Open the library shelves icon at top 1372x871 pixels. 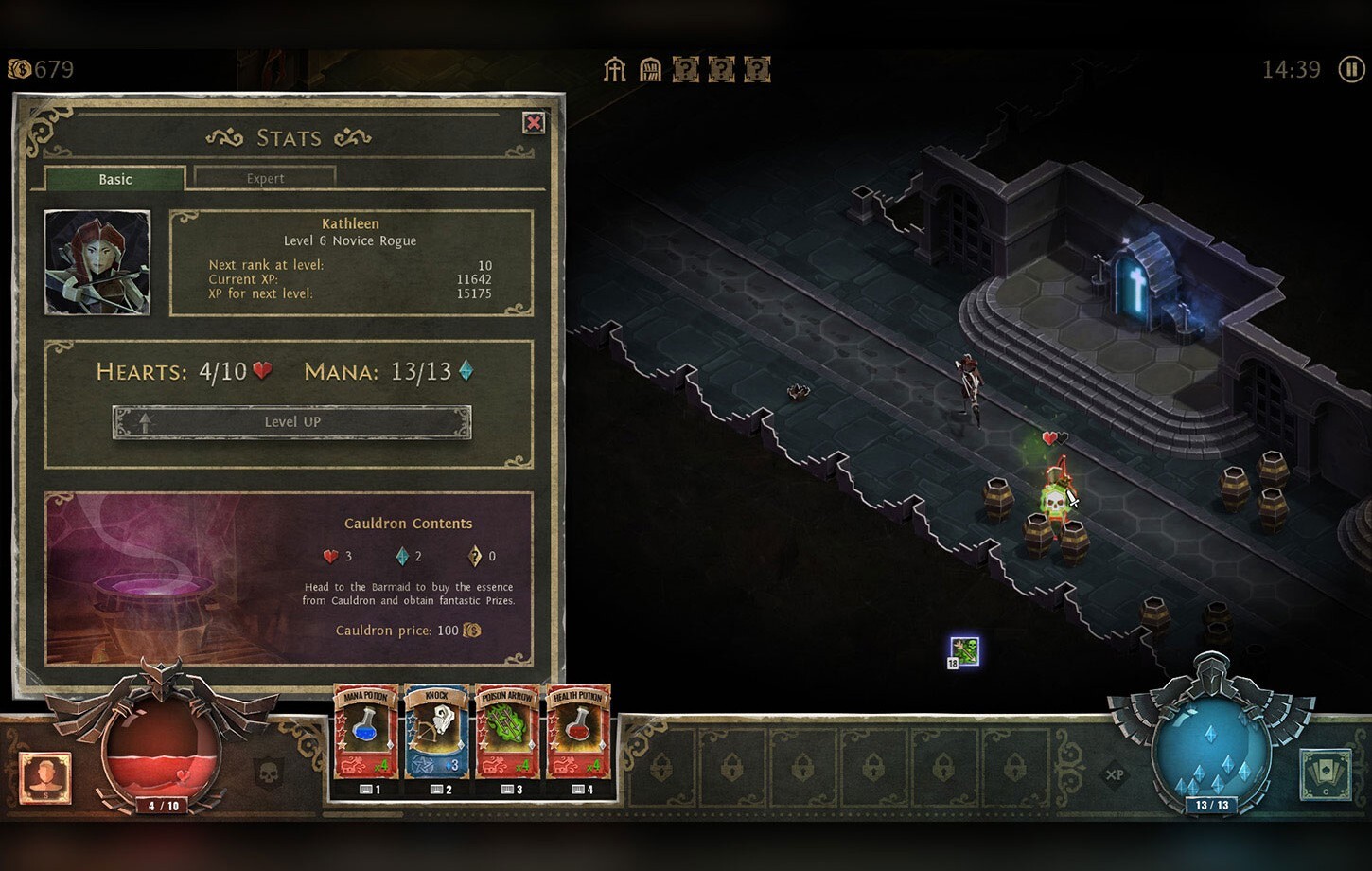tap(650, 68)
